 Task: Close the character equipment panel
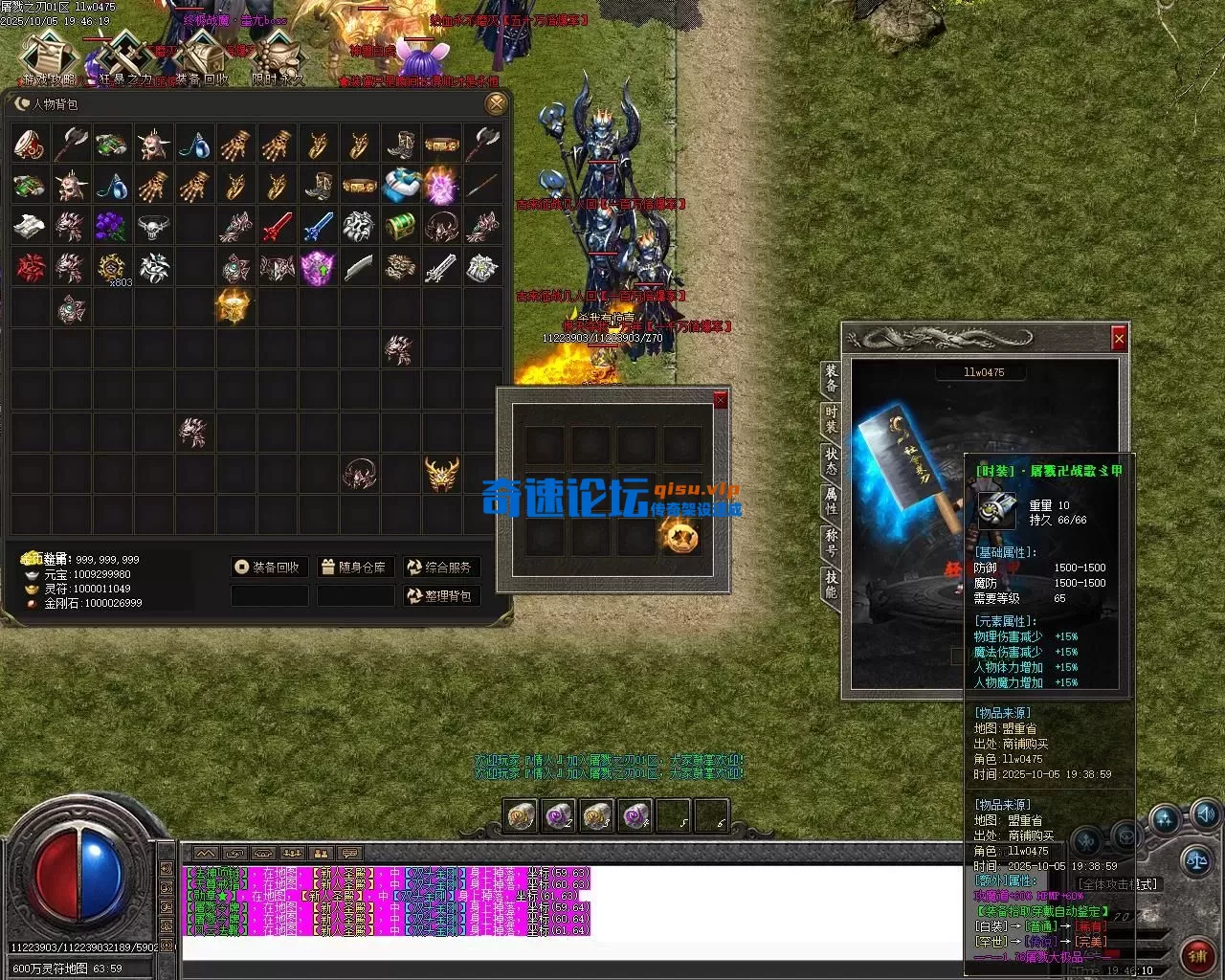1119,338
